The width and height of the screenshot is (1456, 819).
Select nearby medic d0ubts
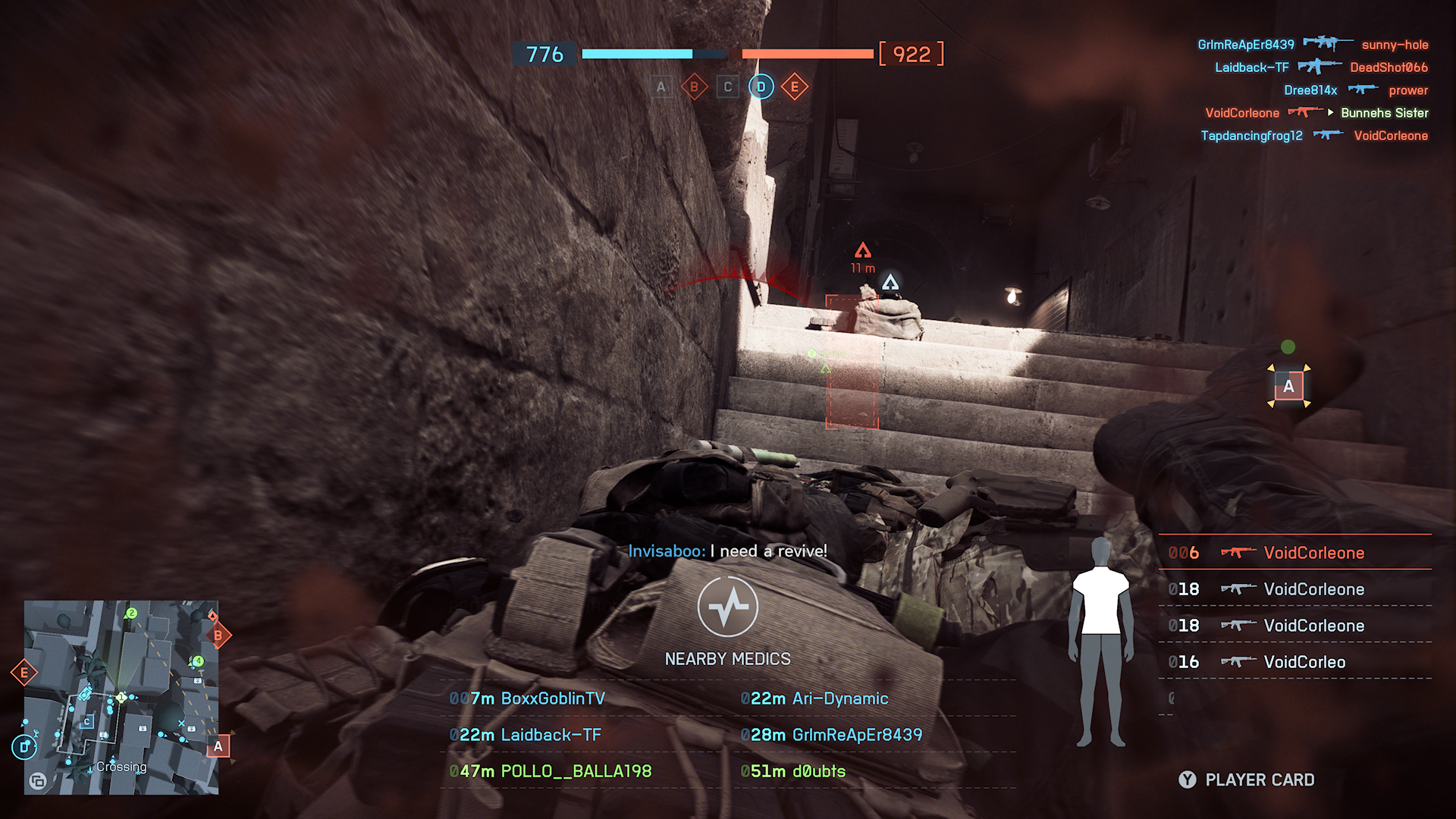[x=793, y=771]
